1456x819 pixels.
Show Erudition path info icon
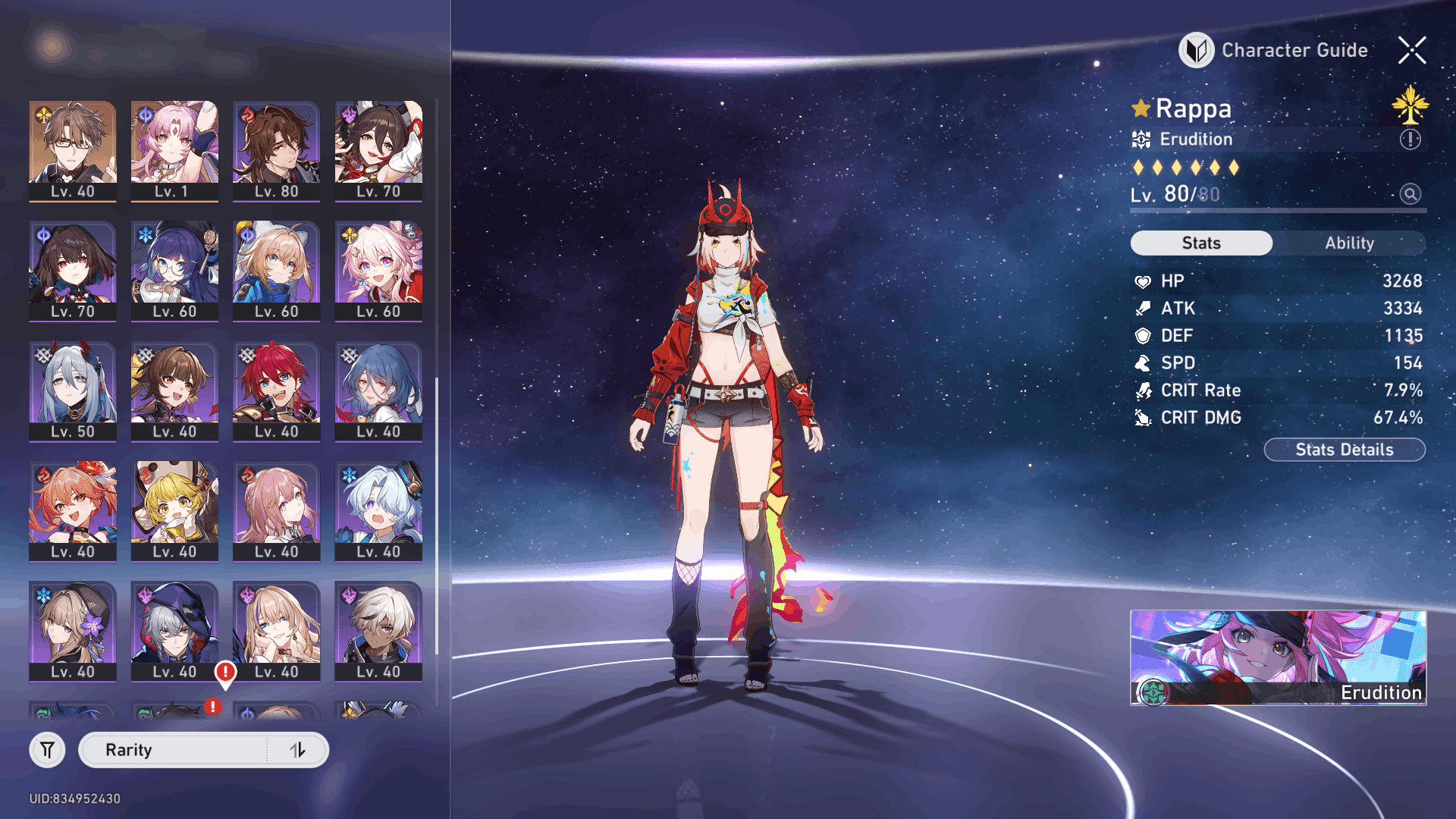coord(1410,140)
